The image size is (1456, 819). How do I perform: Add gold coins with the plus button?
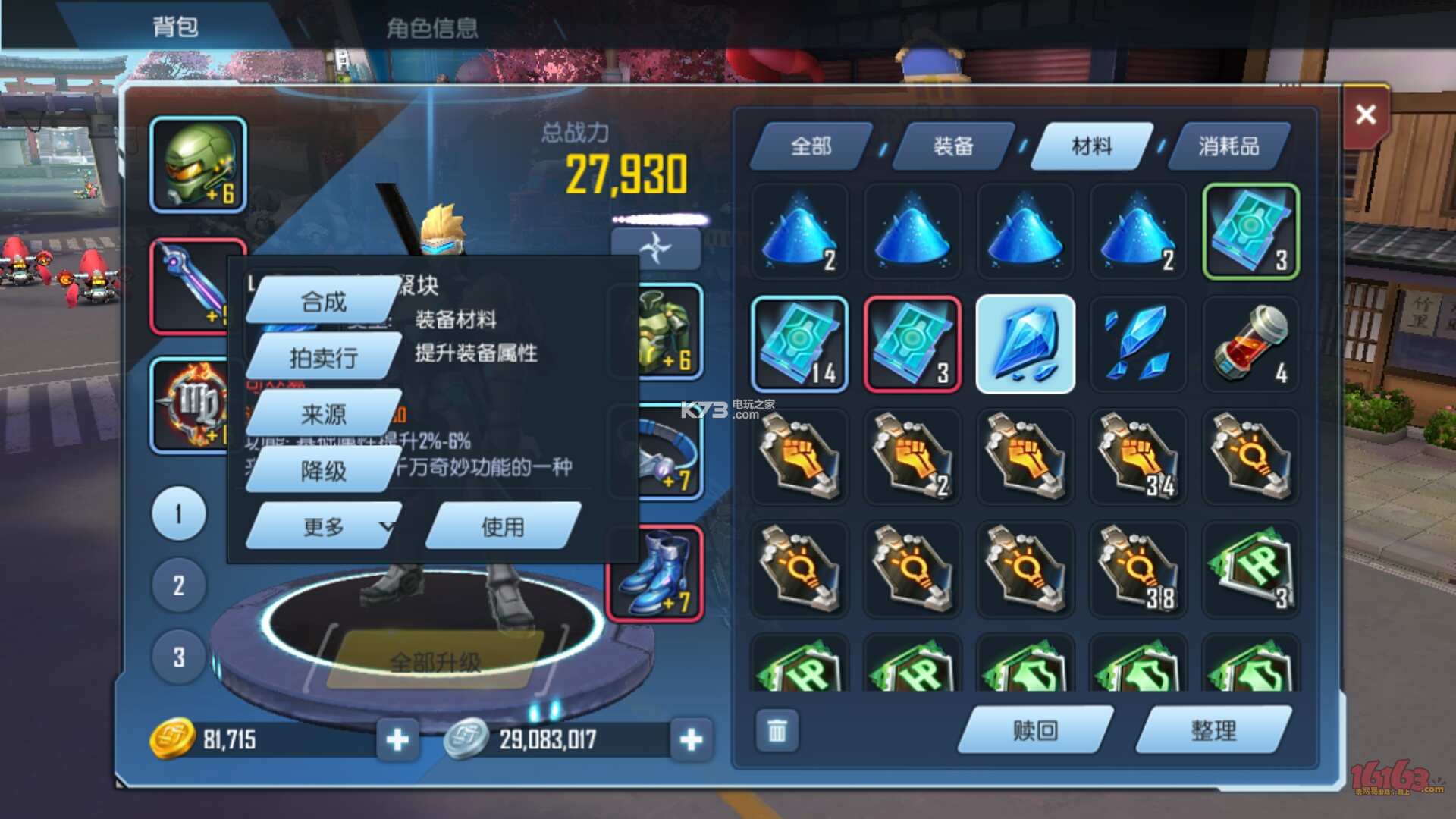coord(397,739)
